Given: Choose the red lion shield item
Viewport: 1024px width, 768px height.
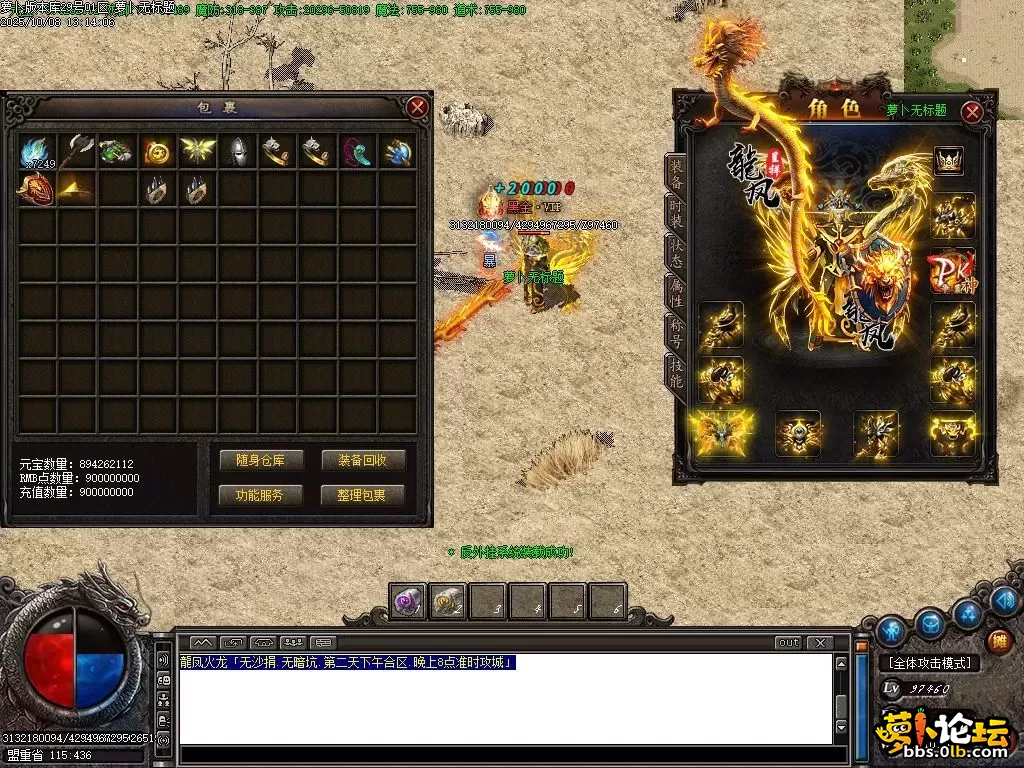Looking at the screenshot, I should pos(37,190).
